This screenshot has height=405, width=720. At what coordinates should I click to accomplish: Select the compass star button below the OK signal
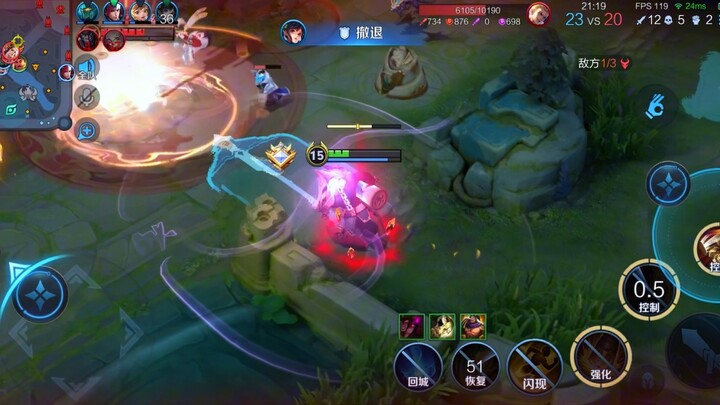pyautogui.click(x=668, y=184)
